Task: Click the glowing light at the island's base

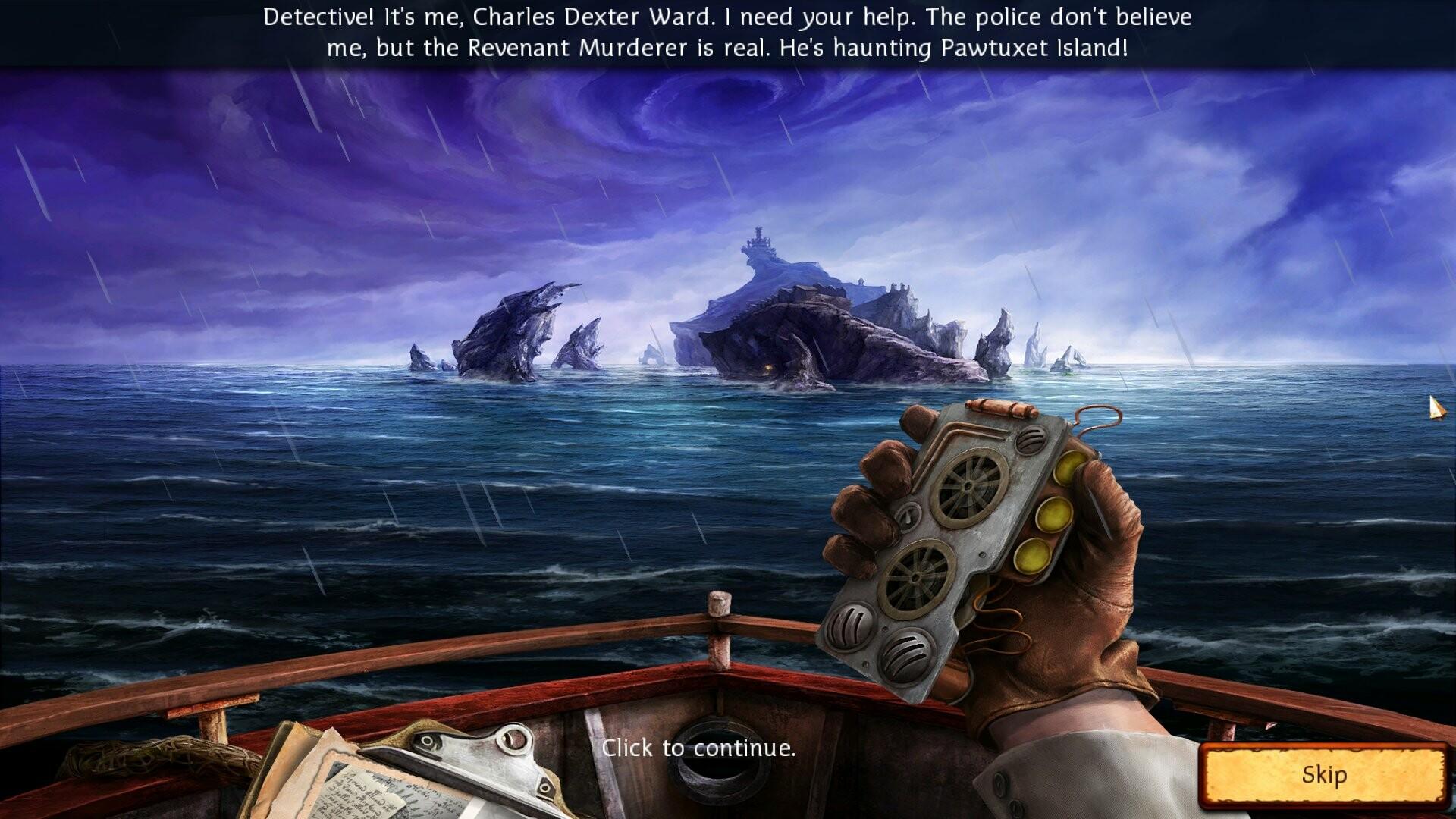Action: (x=769, y=369)
